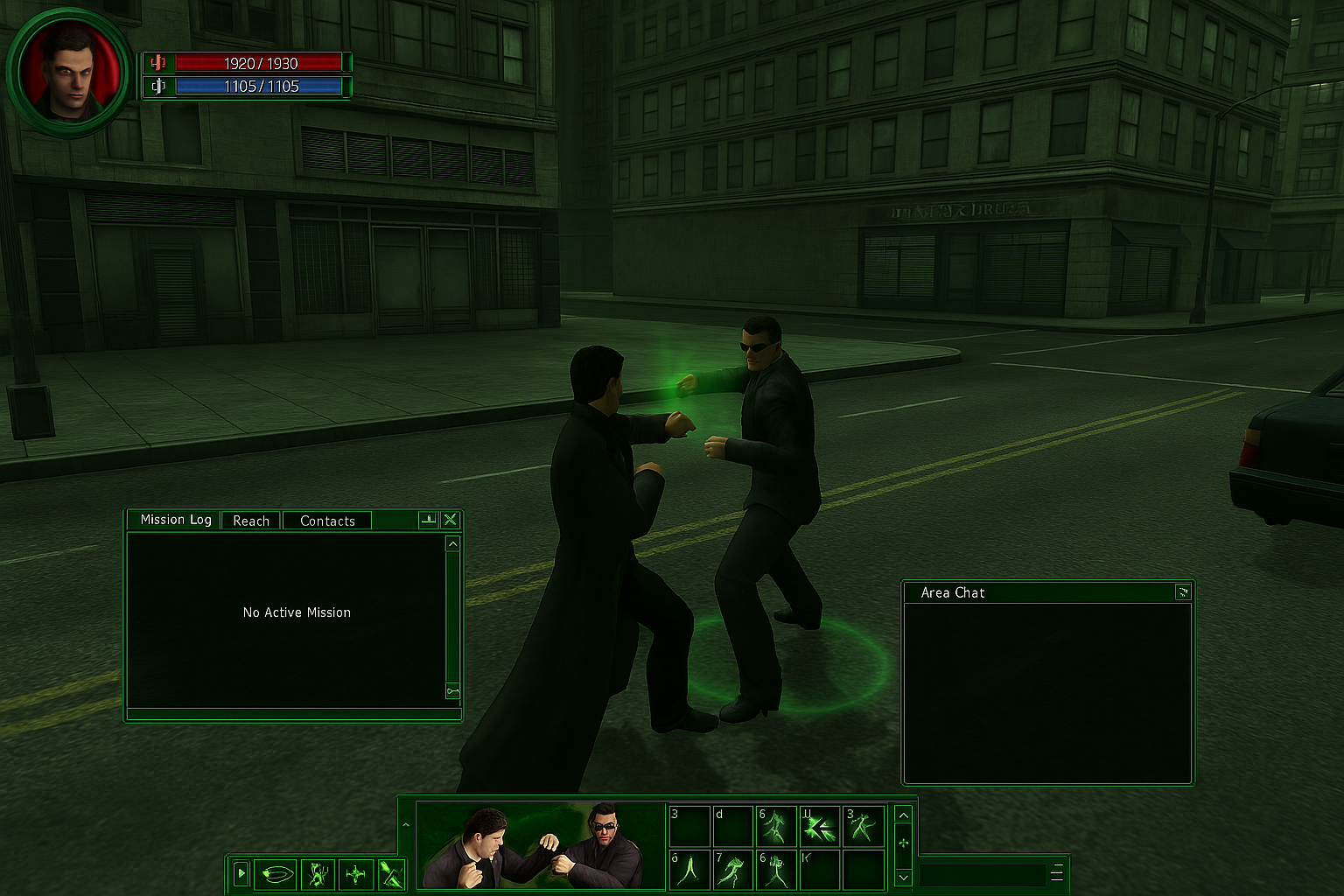The height and width of the screenshot is (896, 1344).
Task: Open the three-line menu beside the hotbar
Action: click(1057, 873)
